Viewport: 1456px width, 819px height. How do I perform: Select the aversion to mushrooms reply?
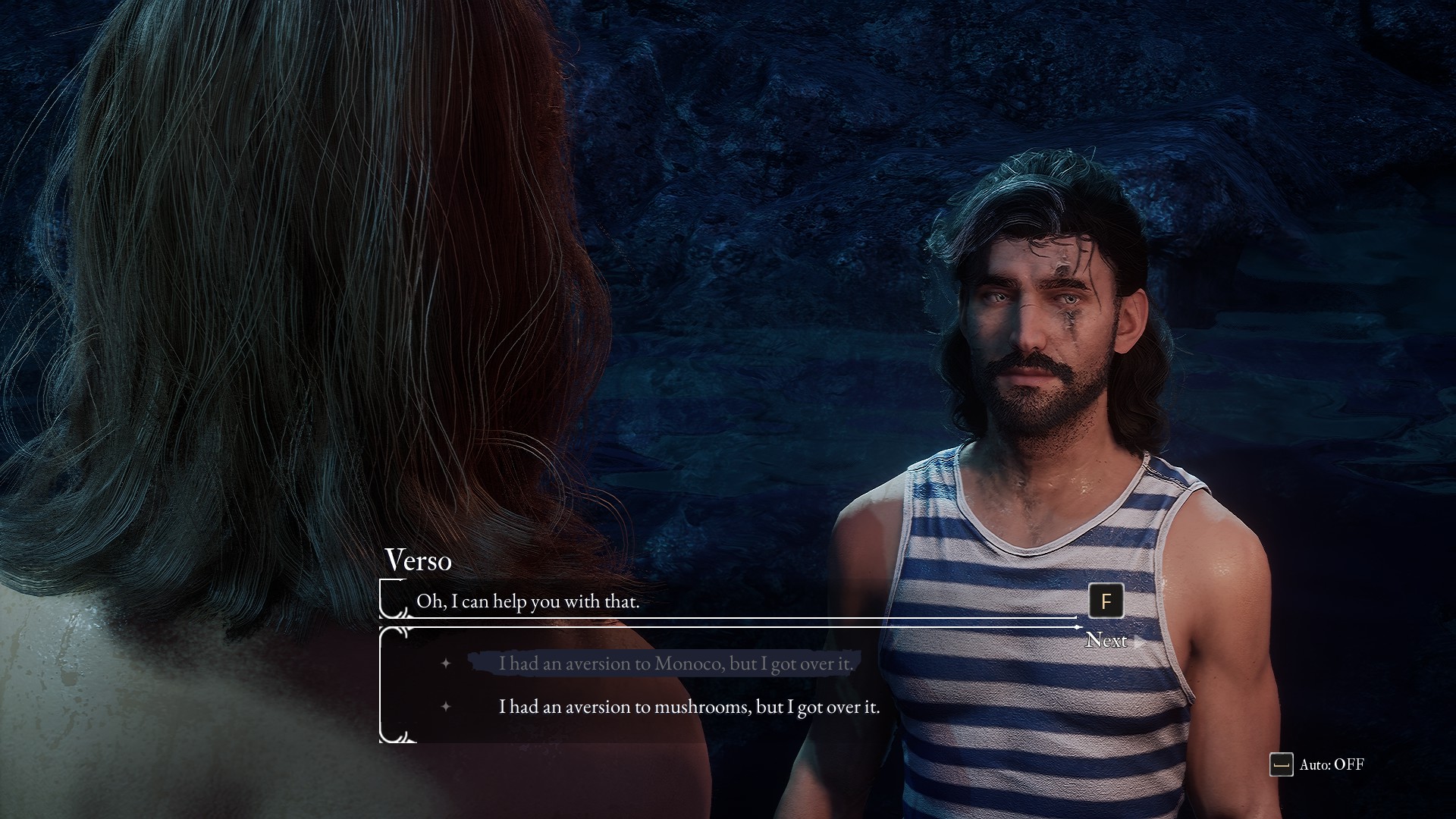pos(689,707)
